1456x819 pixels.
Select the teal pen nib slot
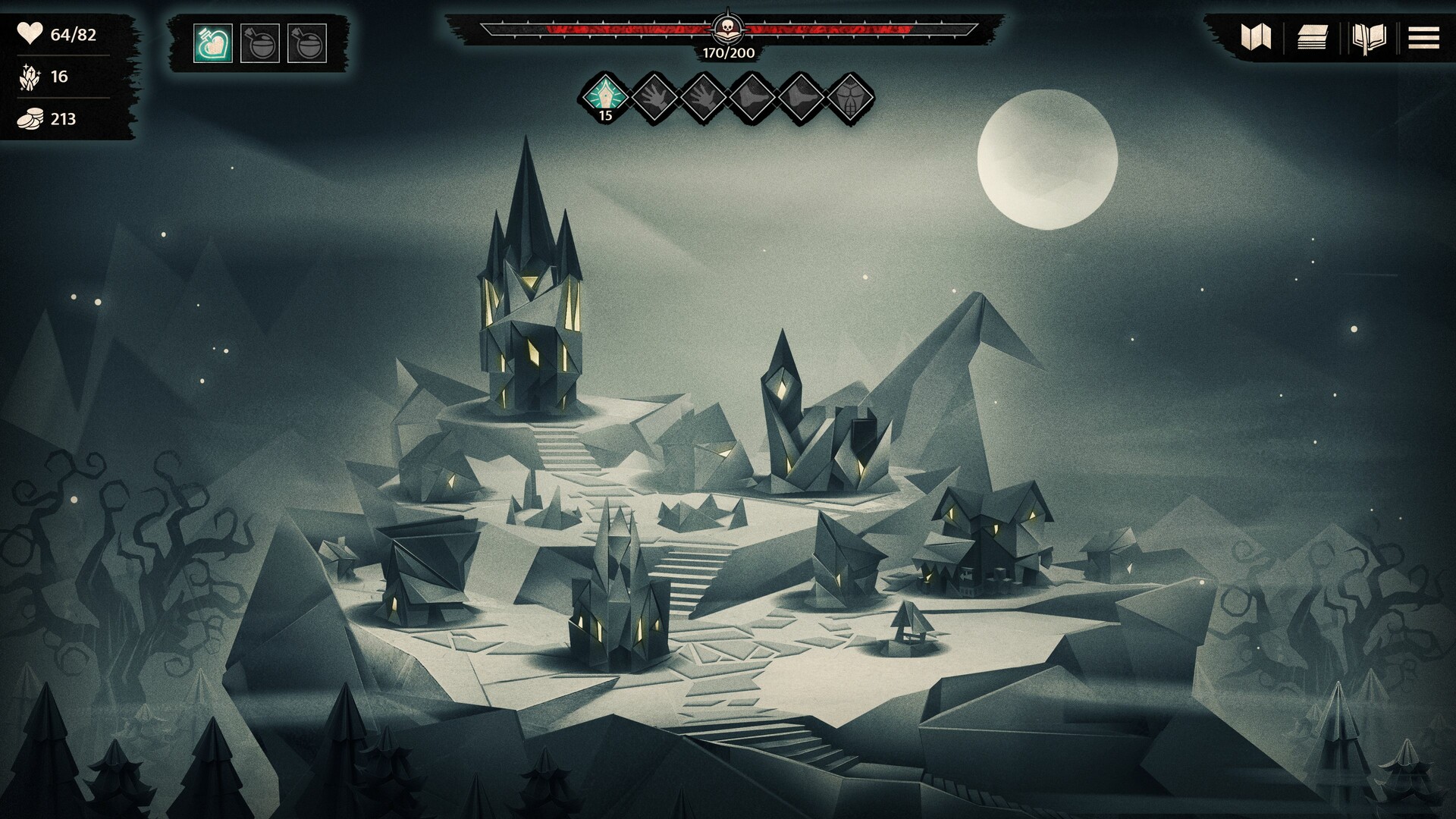coord(605,97)
